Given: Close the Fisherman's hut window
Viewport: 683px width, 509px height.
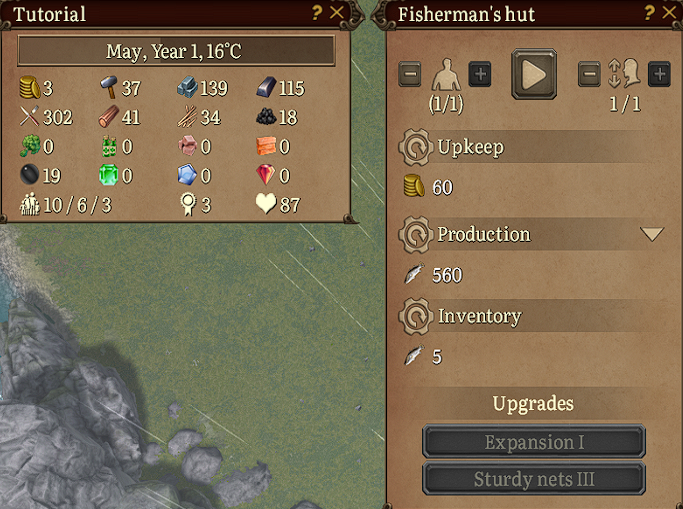Looking at the screenshot, I should [x=669, y=13].
